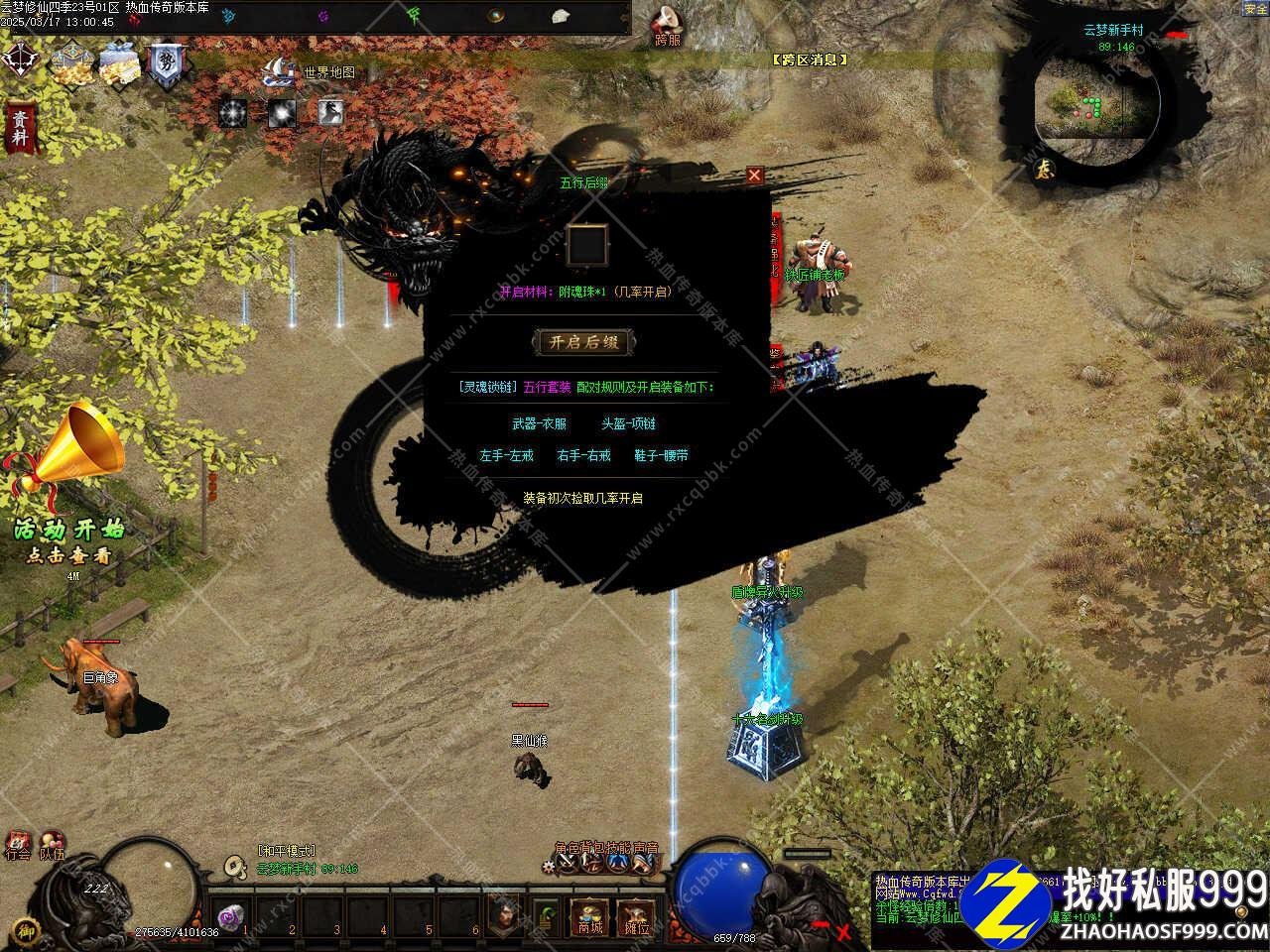1270x952 pixels.
Task: Click the circular minimap
Action: (1095, 99)
